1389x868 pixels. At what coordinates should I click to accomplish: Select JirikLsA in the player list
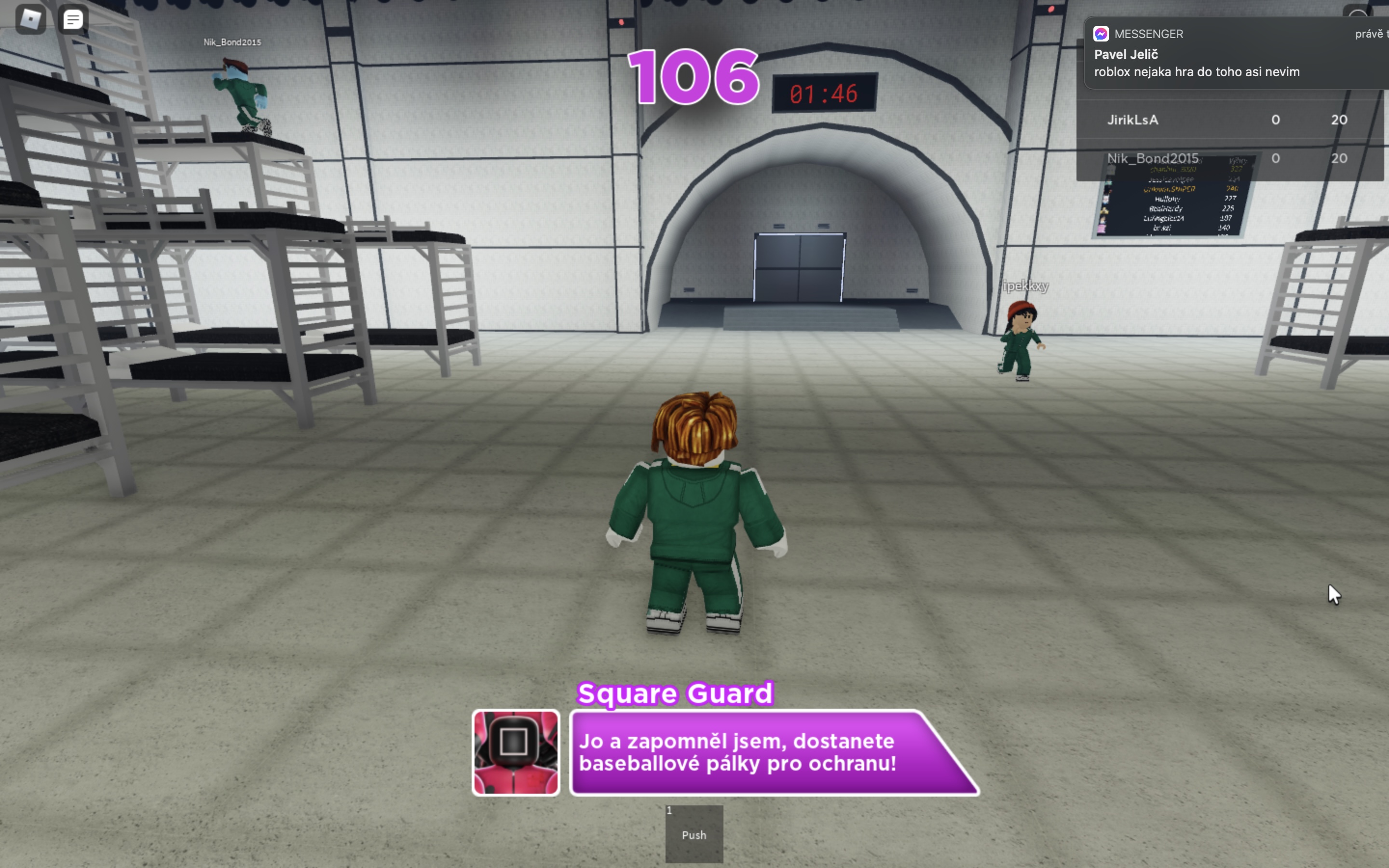pos(1132,120)
